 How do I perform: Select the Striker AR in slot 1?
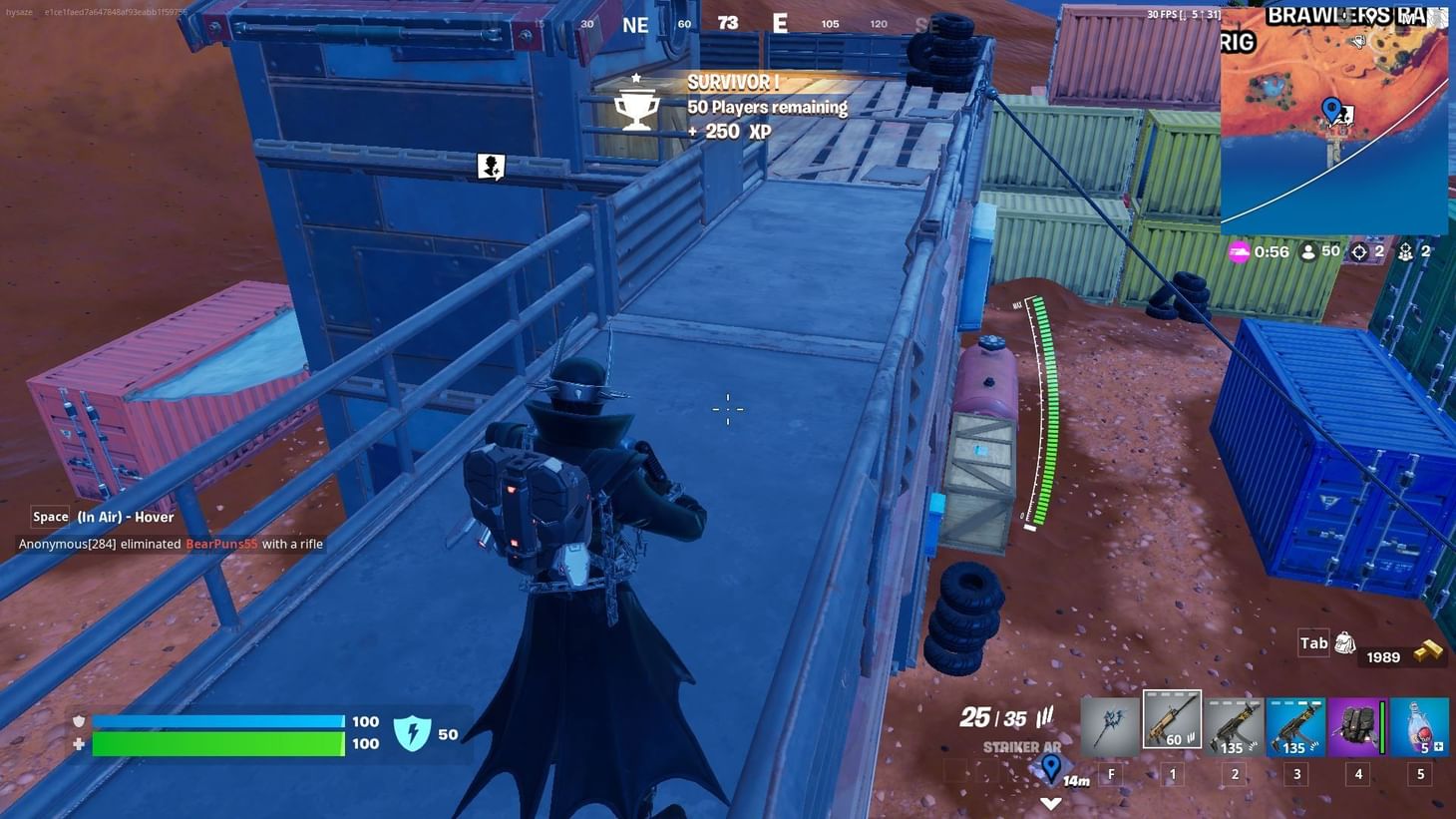[1173, 722]
